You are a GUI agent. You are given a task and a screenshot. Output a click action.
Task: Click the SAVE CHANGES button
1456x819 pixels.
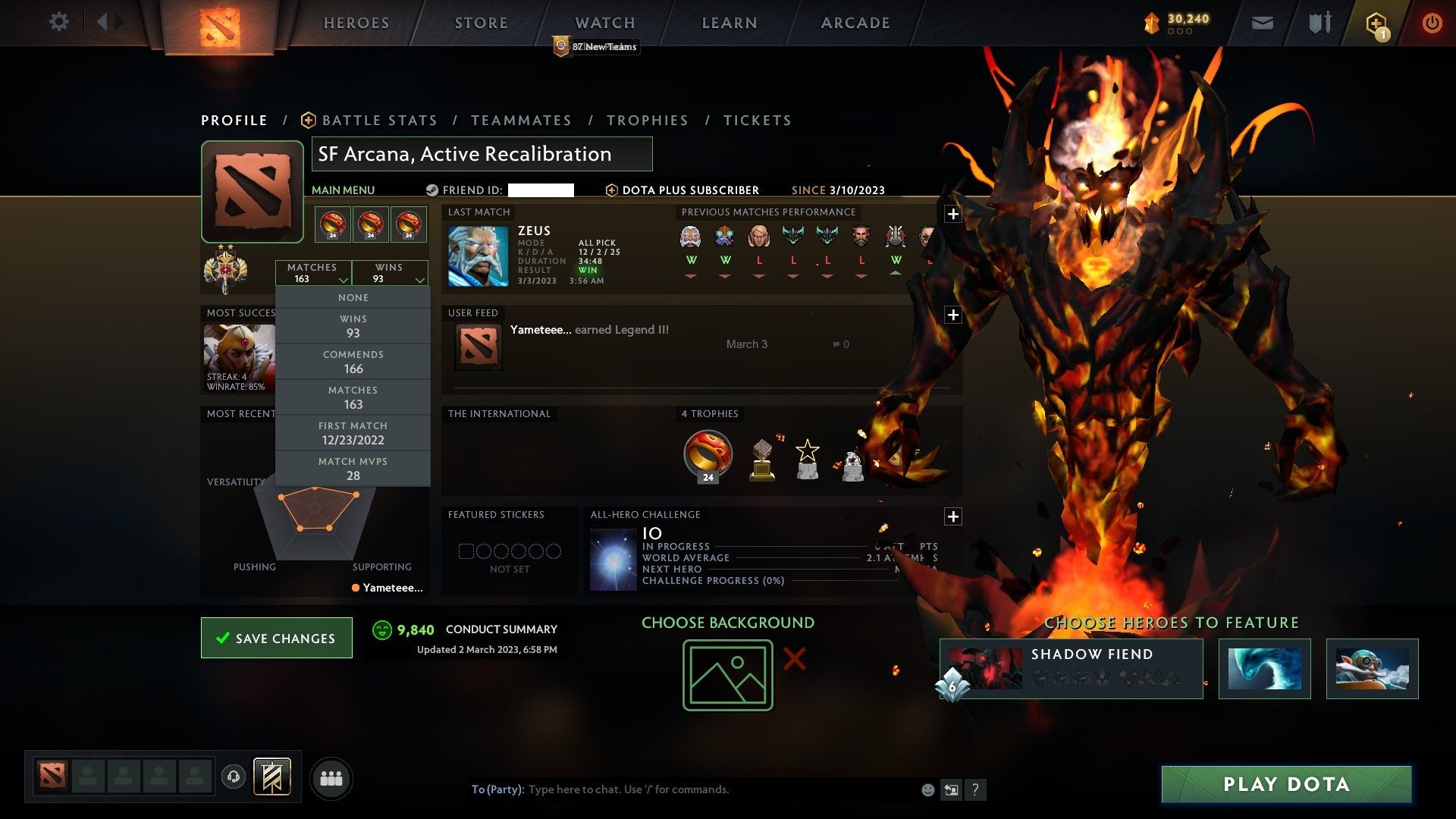[x=276, y=638]
